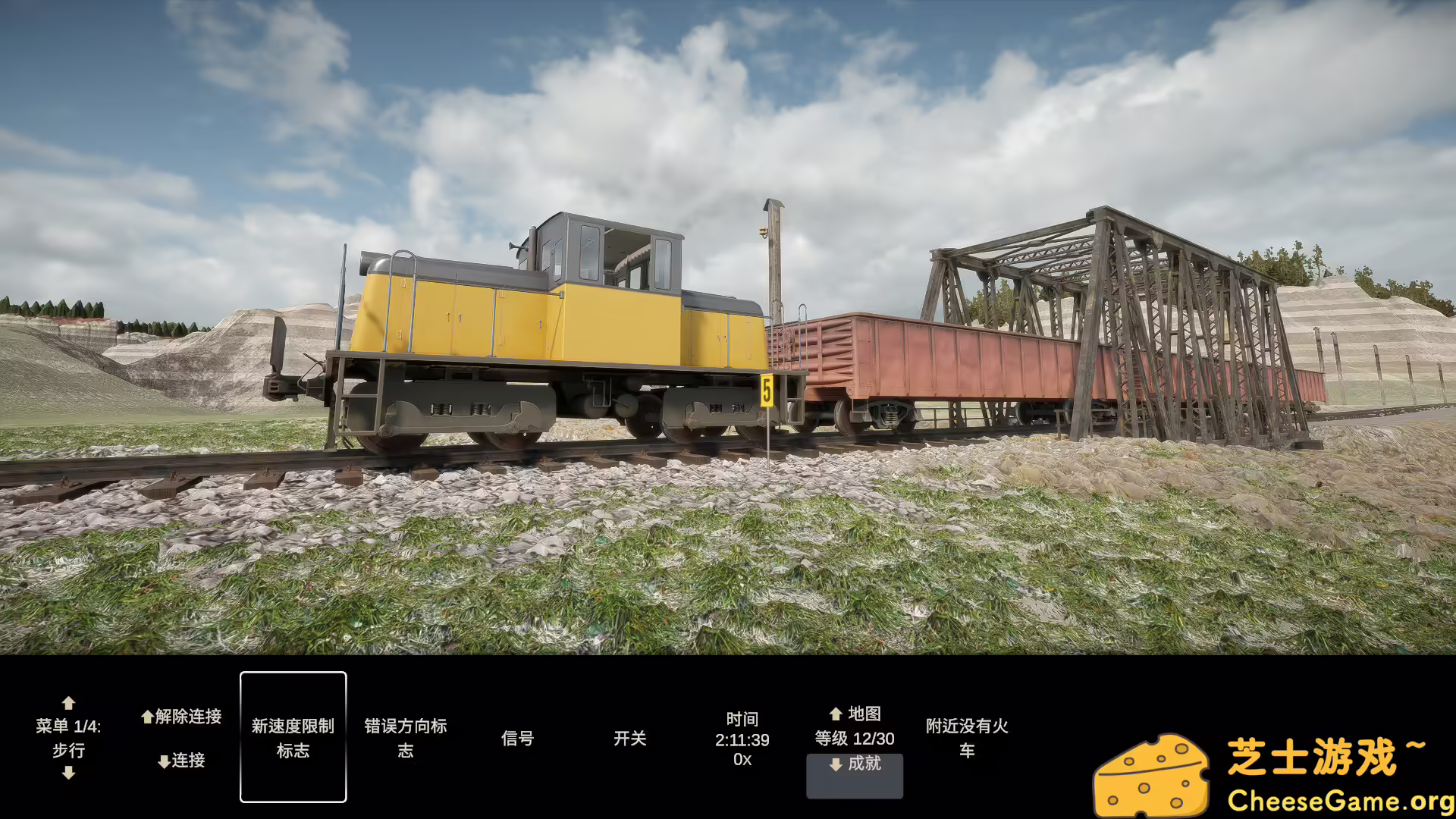
Task: Click the down arrow below 步行 menu label
Action: pos(69,773)
